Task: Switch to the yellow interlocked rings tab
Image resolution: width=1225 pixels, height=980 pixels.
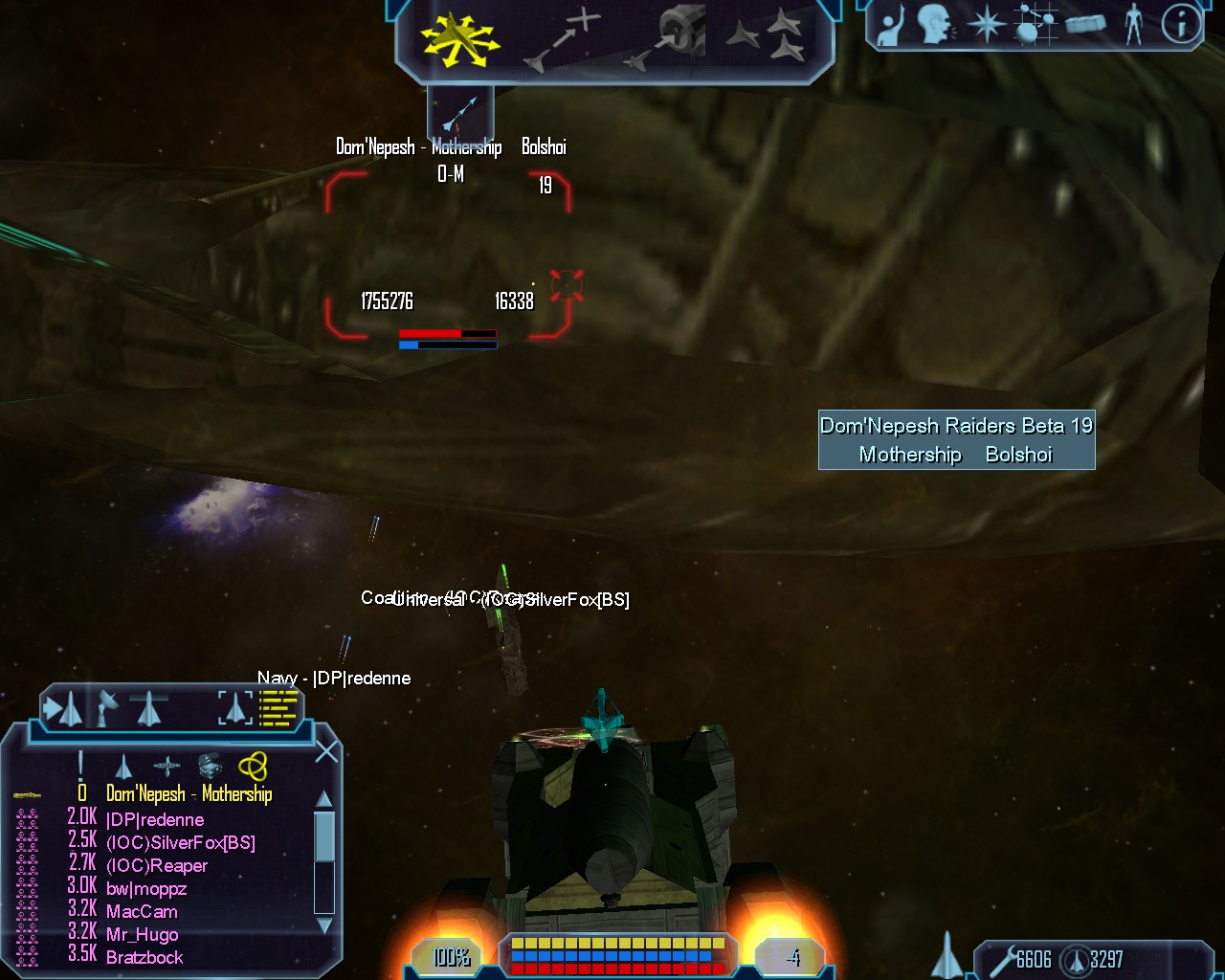Action: tap(253, 767)
